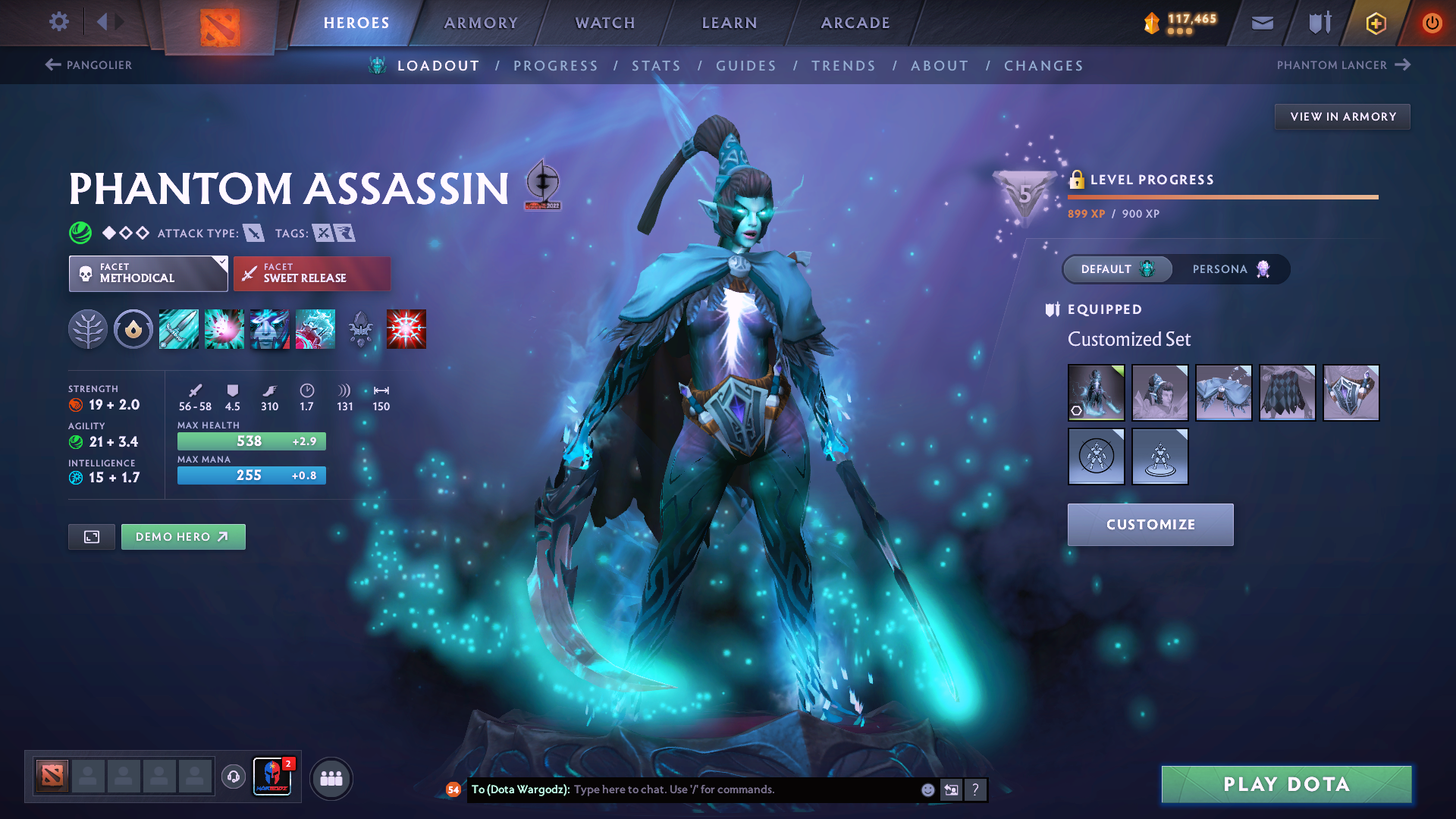
Task: Go to the Learn section
Action: click(730, 23)
